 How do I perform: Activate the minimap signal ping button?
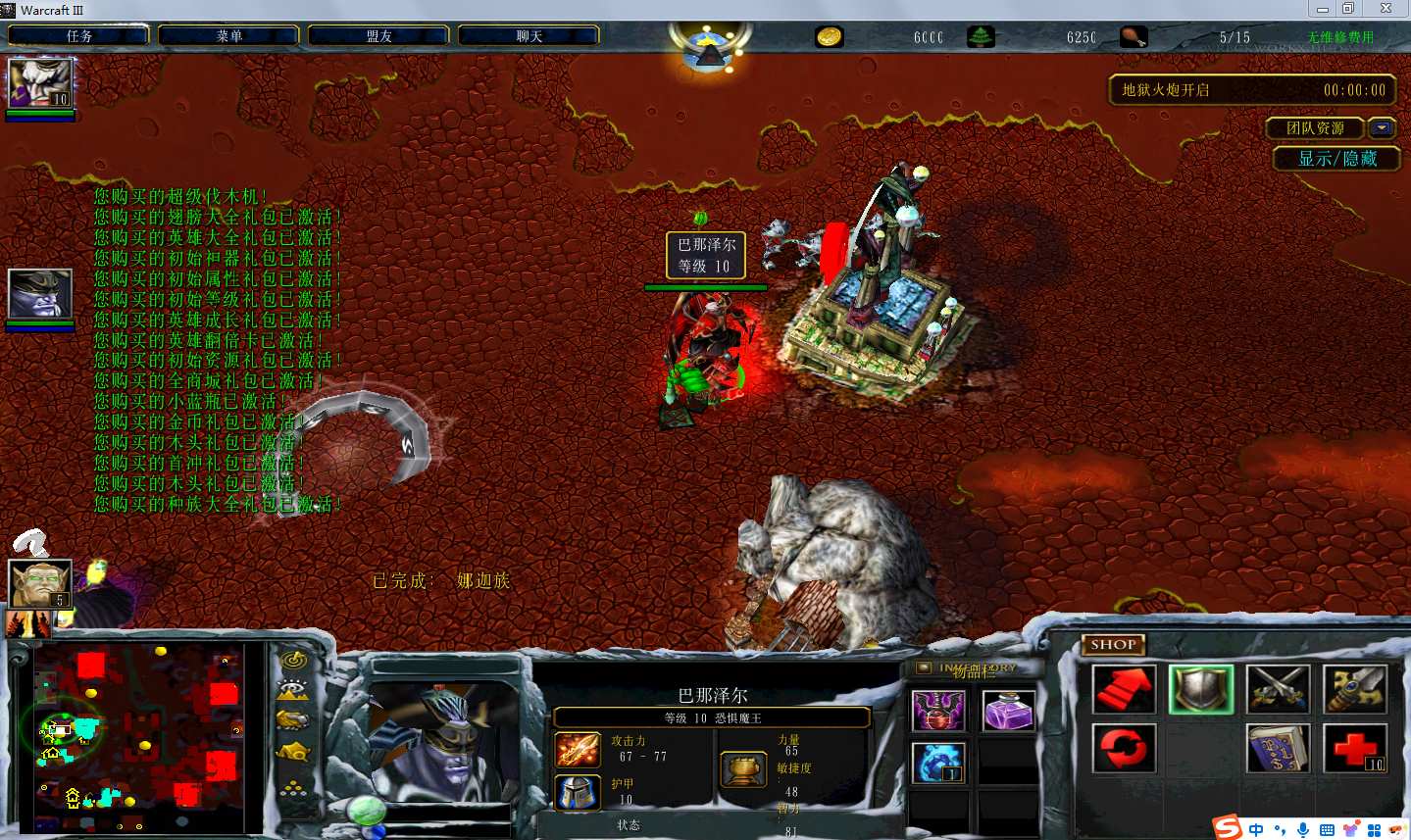pos(293,660)
